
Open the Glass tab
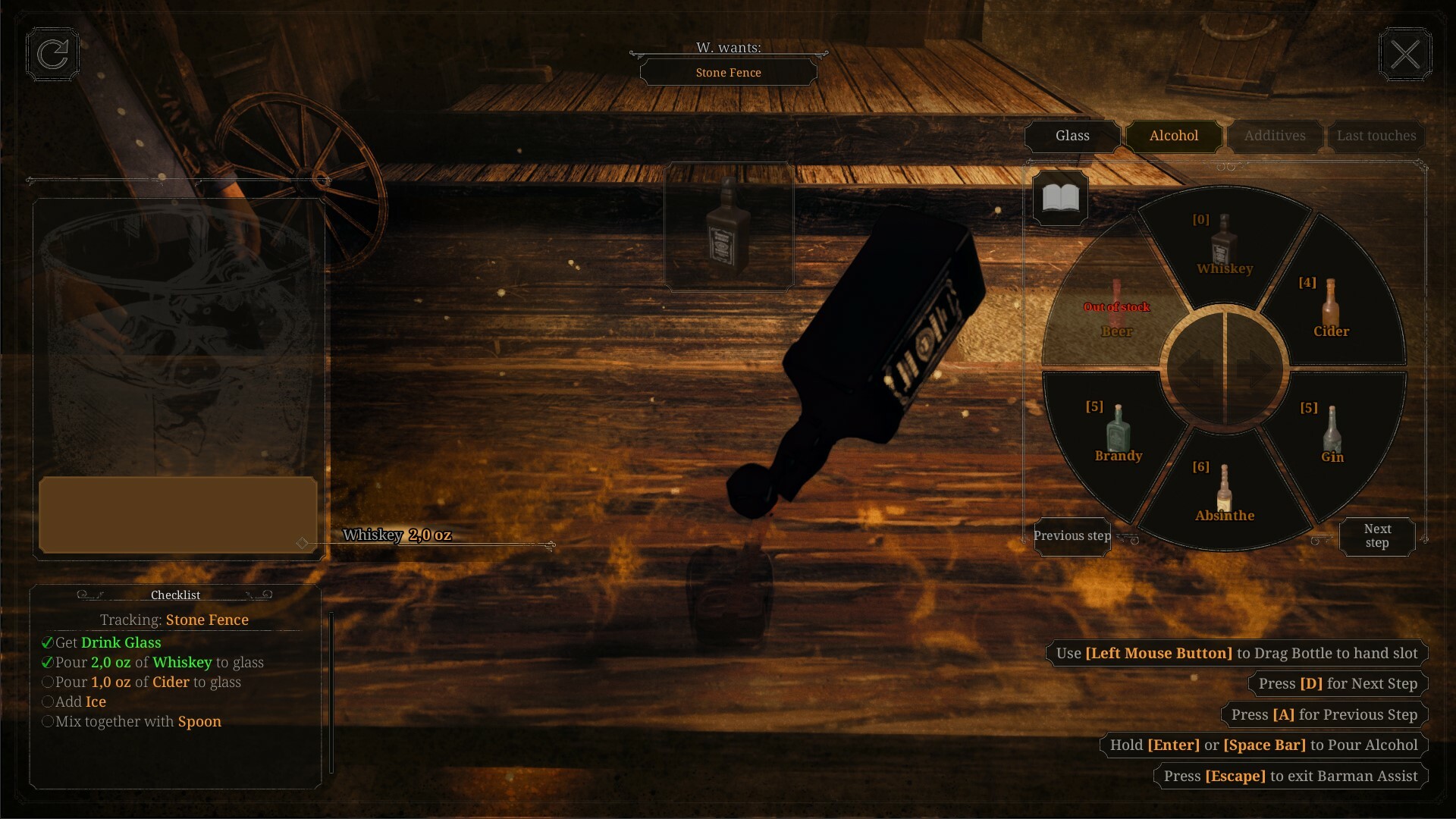(x=1072, y=136)
